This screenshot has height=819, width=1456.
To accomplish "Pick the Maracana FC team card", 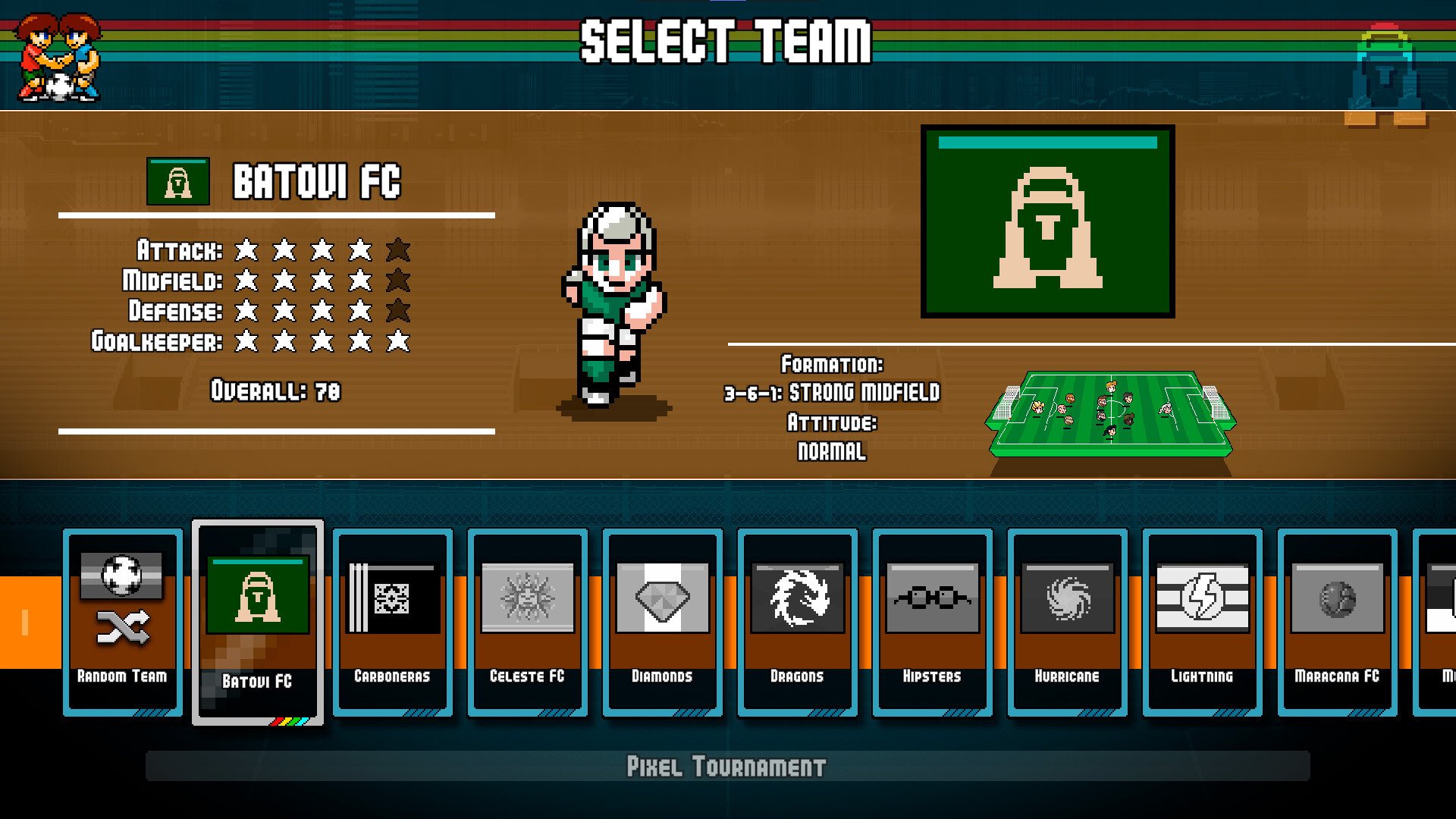I will pos(1338,622).
